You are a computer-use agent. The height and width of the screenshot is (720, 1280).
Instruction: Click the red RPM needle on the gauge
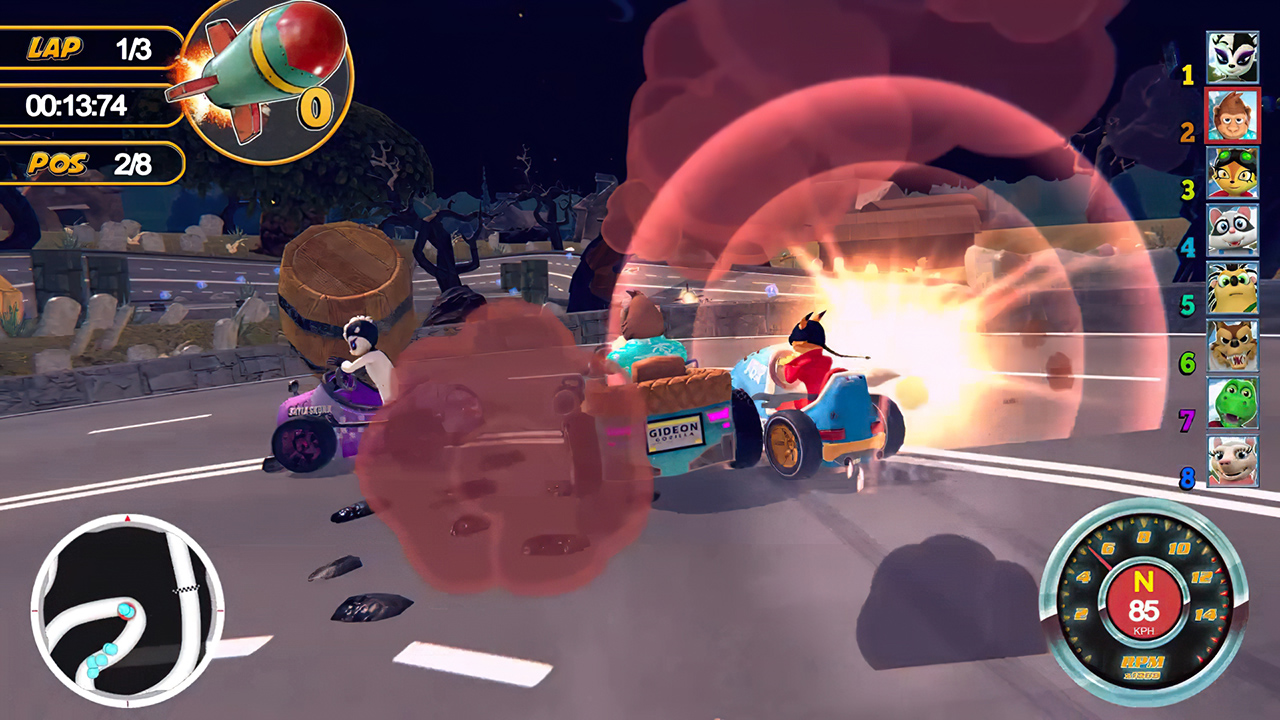click(x=1099, y=557)
